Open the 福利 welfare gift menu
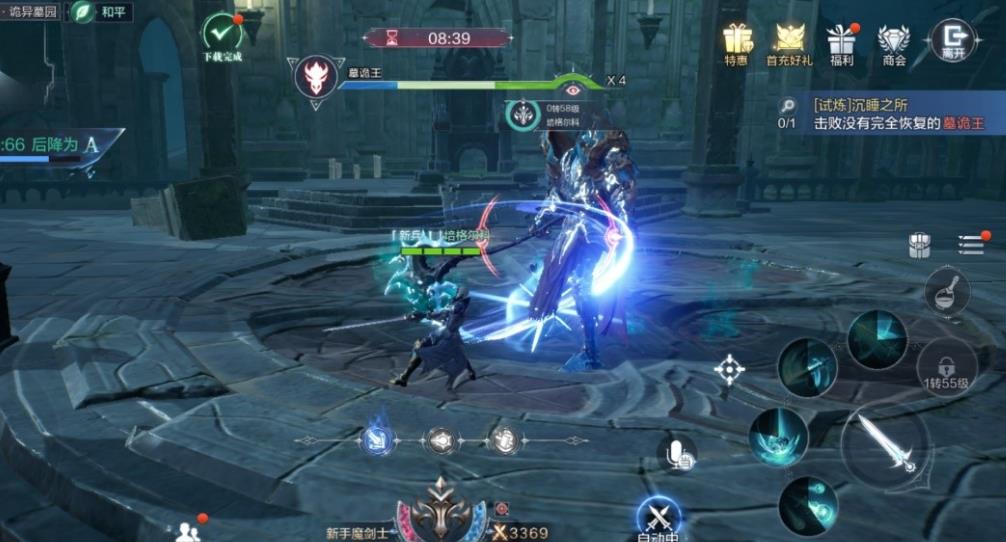Viewport: 1006px width, 542px height. click(840, 42)
